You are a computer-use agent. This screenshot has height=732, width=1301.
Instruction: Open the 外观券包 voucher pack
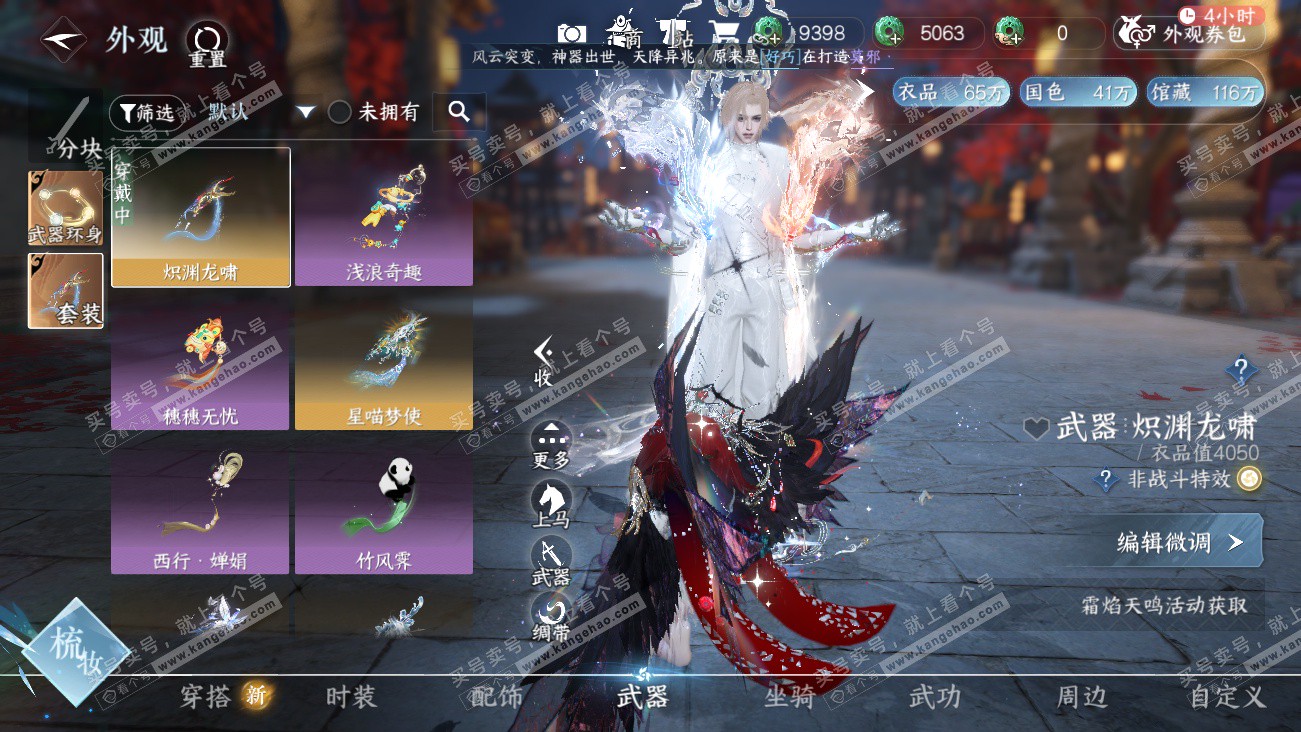(1190, 34)
